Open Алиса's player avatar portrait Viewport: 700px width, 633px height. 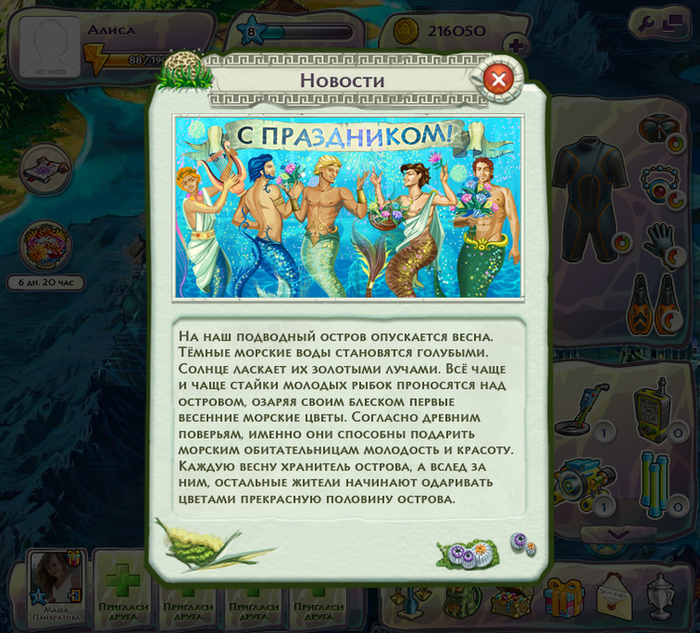pyautogui.click(x=50, y=44)
